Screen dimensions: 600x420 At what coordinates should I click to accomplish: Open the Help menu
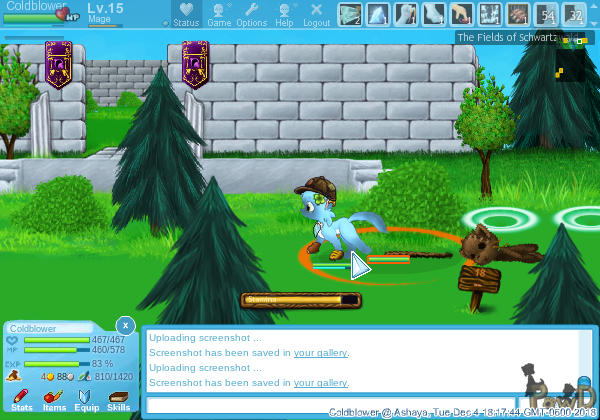click(x=285, y=14)
